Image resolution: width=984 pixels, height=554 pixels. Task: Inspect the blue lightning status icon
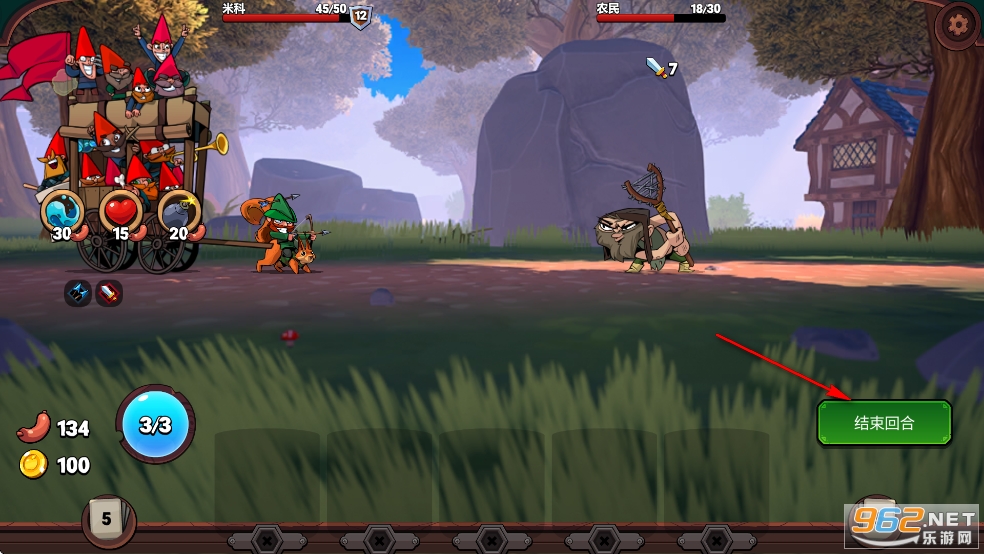coord(78,293)
